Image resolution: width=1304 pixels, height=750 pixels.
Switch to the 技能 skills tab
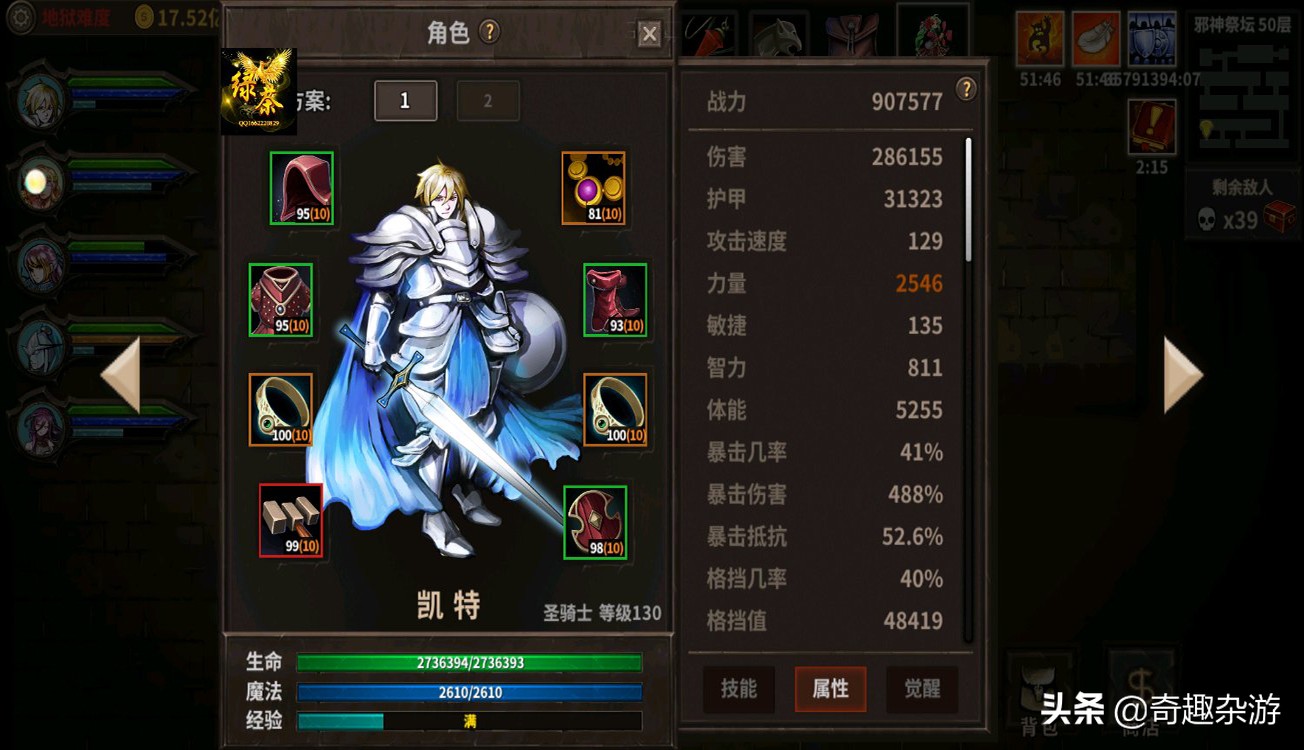click(x=738, y=689)
